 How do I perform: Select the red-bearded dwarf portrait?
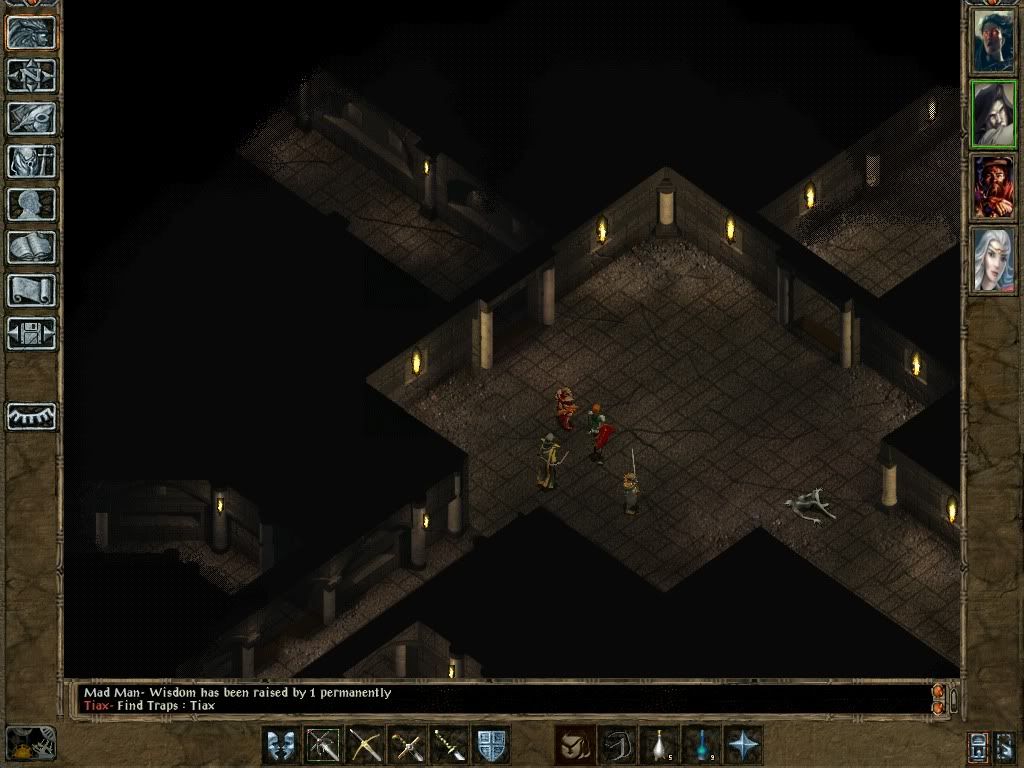(x=994, y=187)
